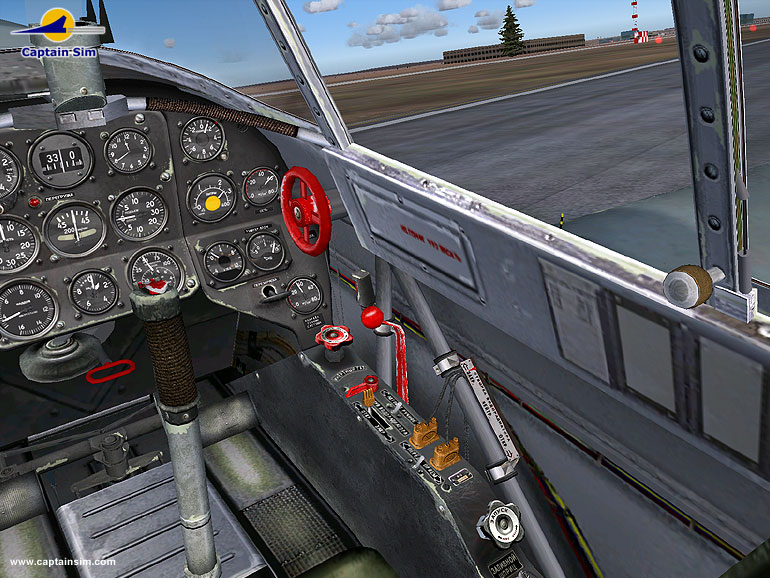Turn the rotary selector knob at the console base

[x=497, y=523]
